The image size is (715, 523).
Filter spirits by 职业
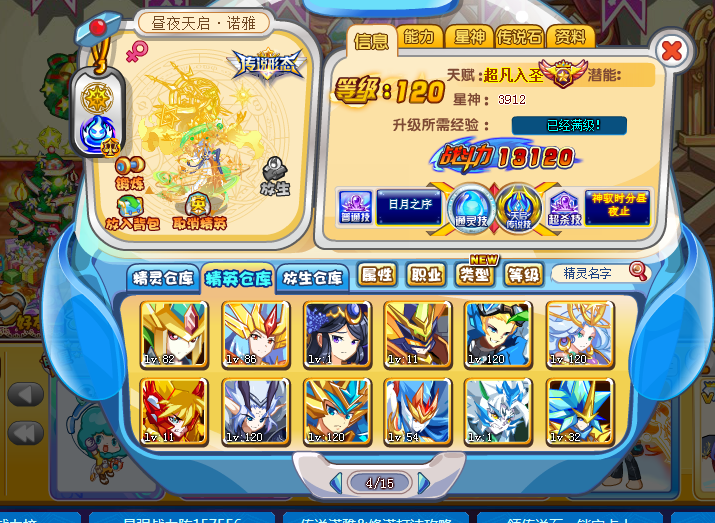click(426, 275)
